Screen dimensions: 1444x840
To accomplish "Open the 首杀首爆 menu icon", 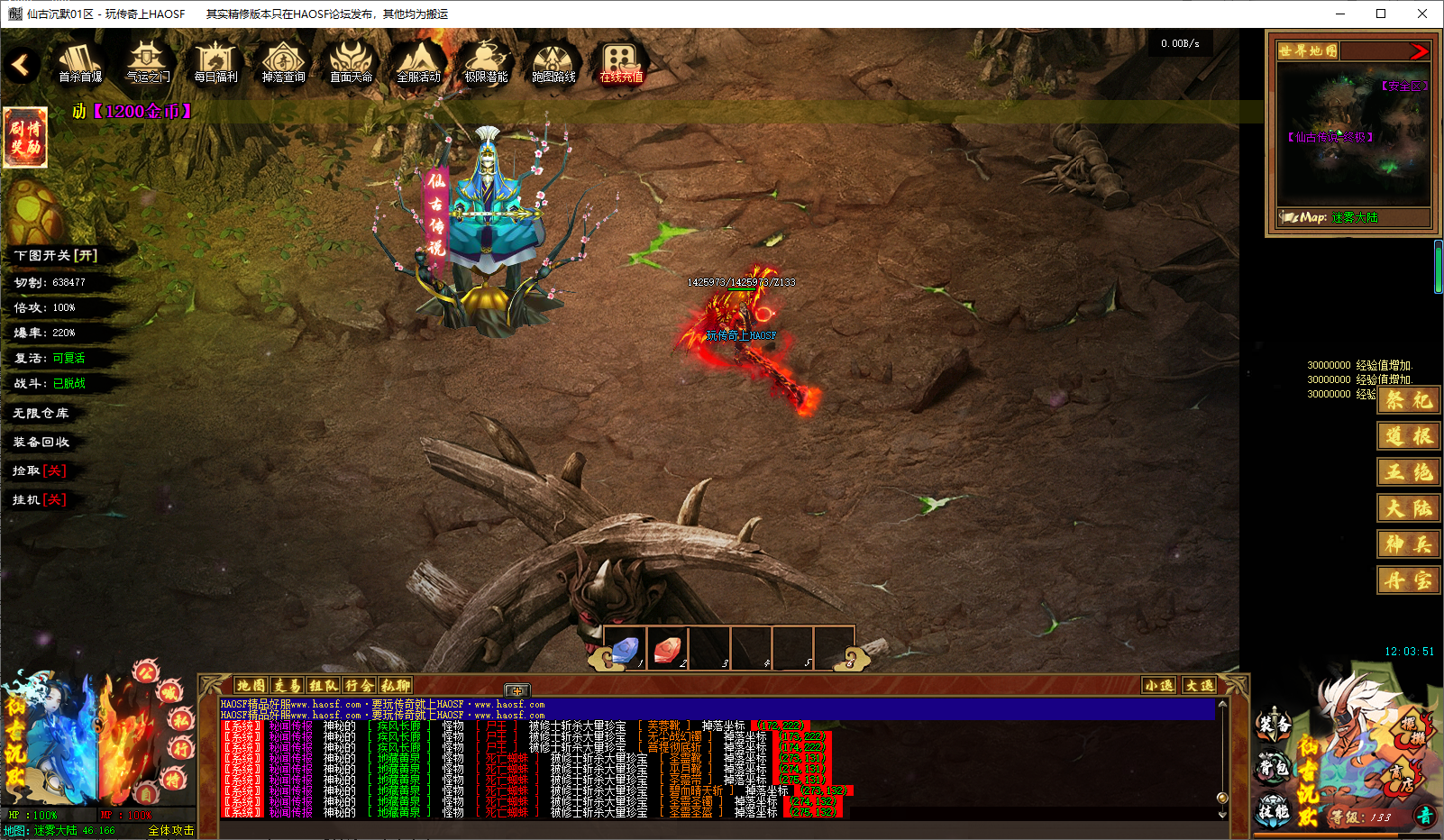I will [x=79, y=63].
